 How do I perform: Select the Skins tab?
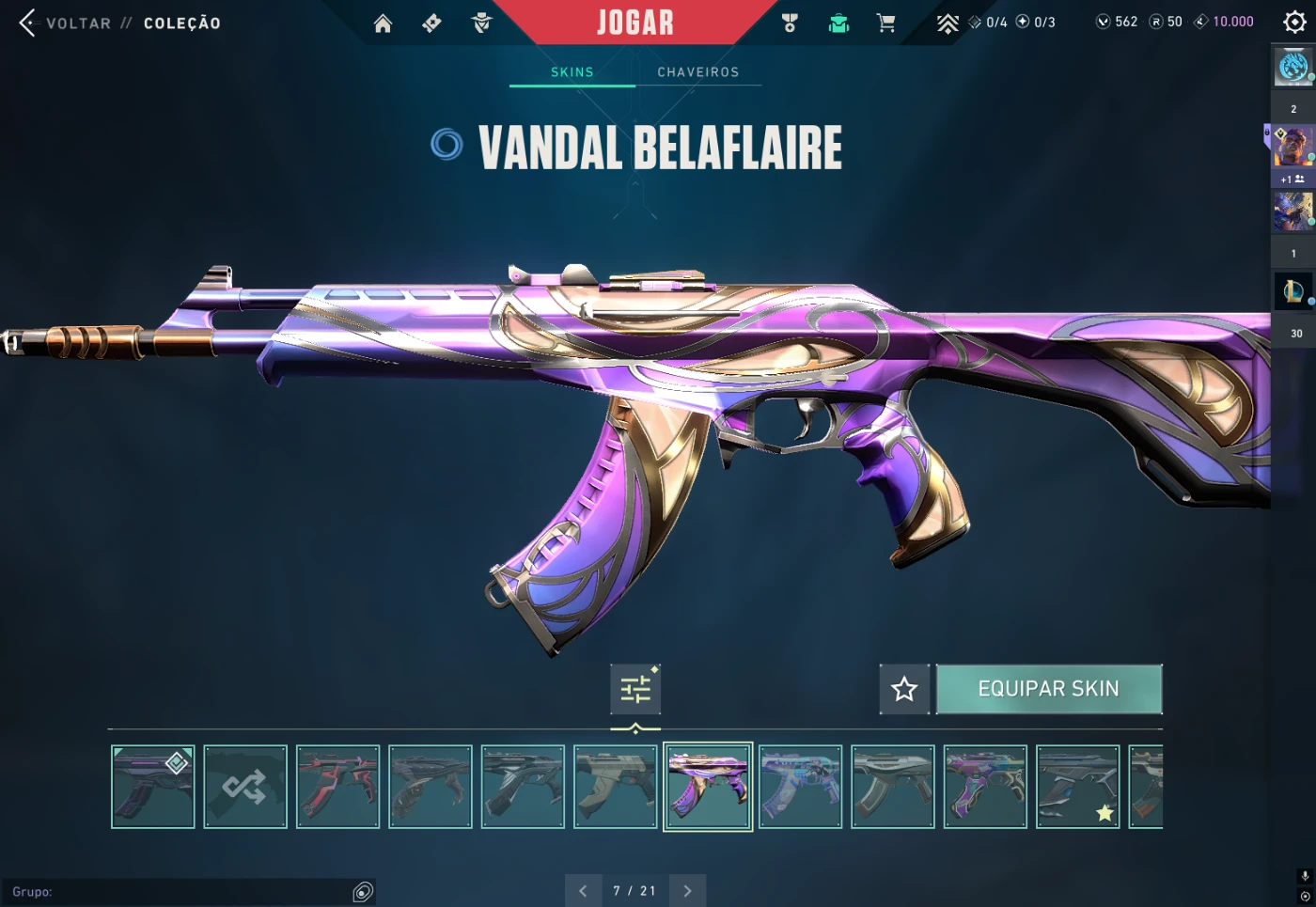[x=572, y=72]
